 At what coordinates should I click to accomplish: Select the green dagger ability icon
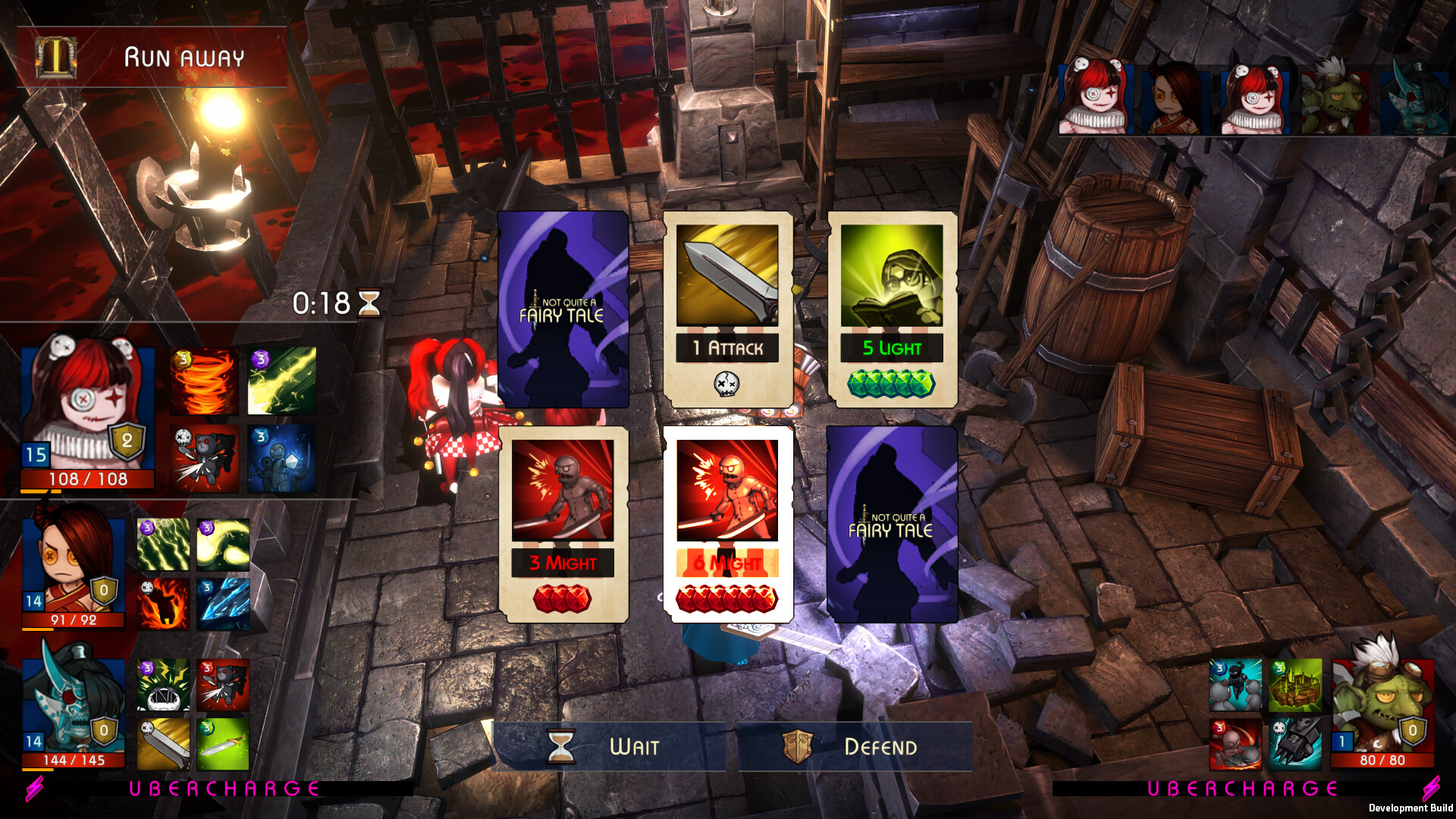pyautogui.click(x=224, y=743)
